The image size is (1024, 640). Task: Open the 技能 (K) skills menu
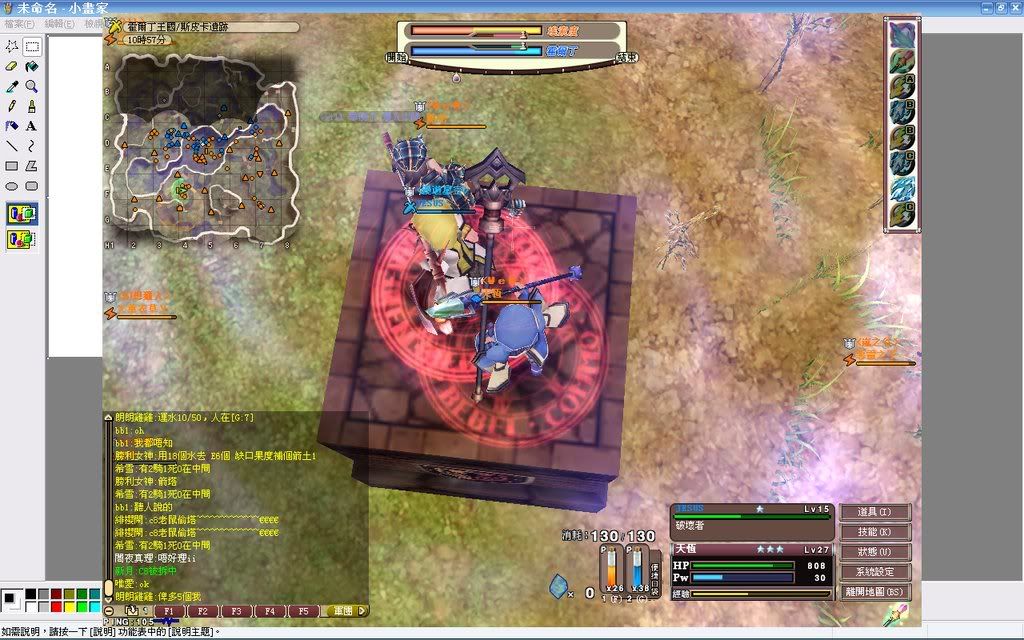click(x=874, y=532)
